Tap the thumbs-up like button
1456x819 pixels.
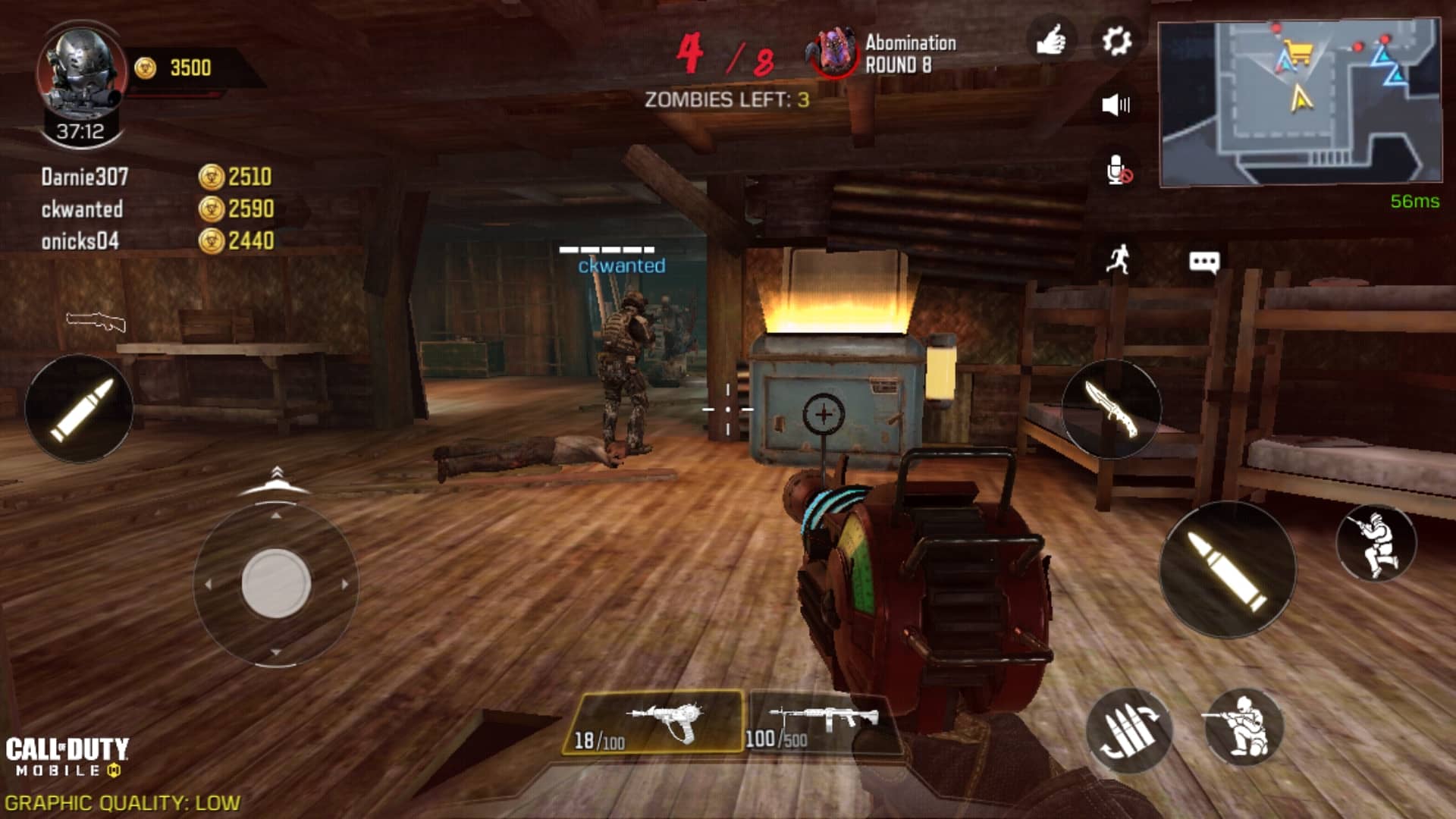[x=1051, y=41]
